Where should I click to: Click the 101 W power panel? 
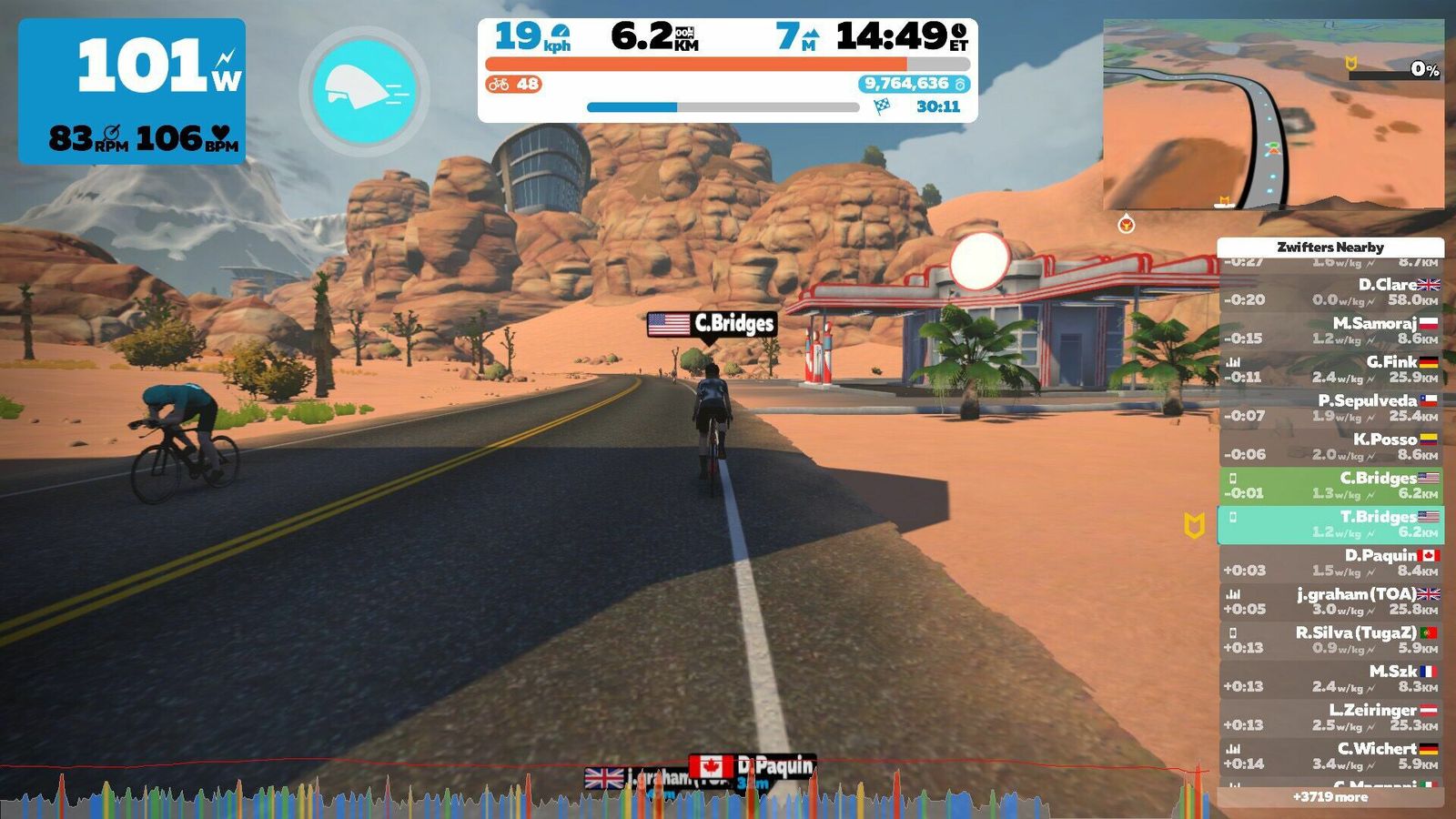132,91
